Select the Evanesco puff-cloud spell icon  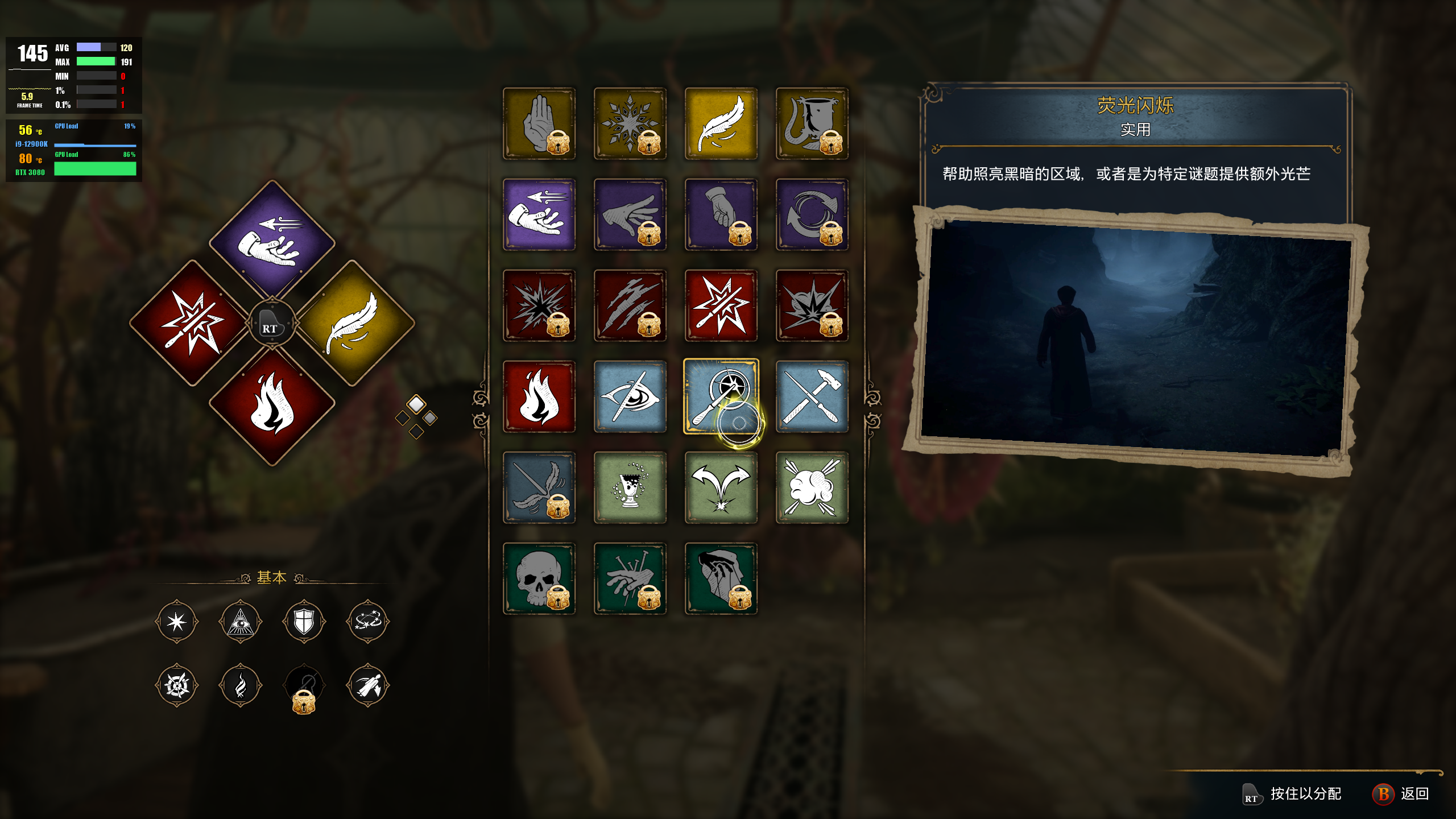(812, 489)
